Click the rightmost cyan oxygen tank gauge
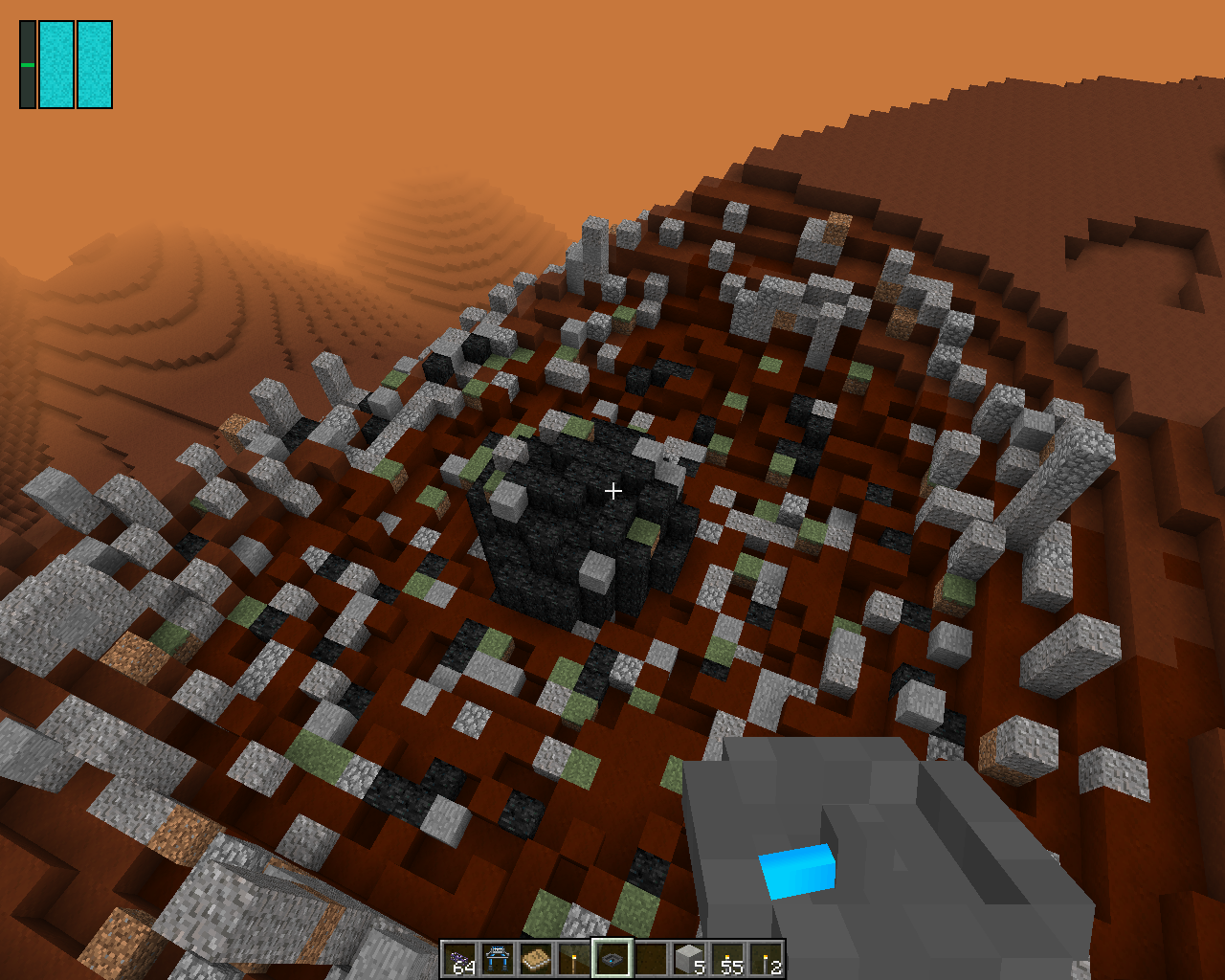The width and height of the screenshot is (1225, 980). coord(93,62)
